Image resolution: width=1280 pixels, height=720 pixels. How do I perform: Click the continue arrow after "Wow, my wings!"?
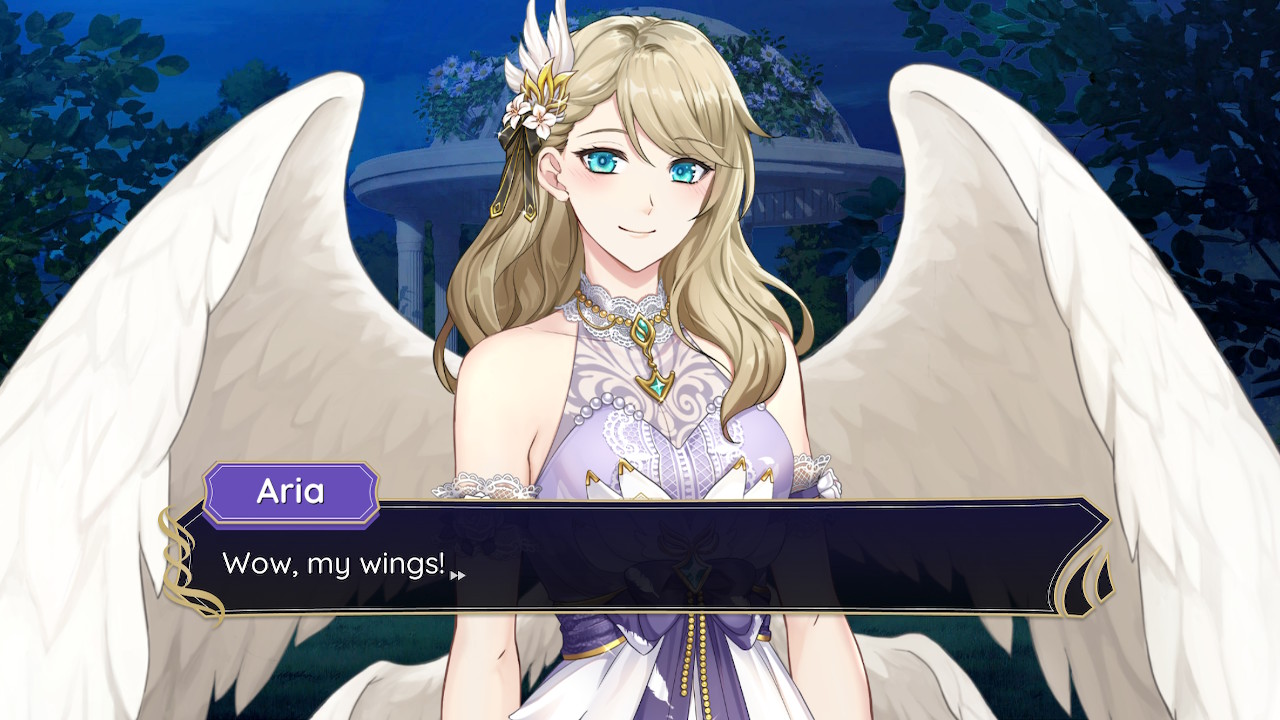[x=458, y=575]
